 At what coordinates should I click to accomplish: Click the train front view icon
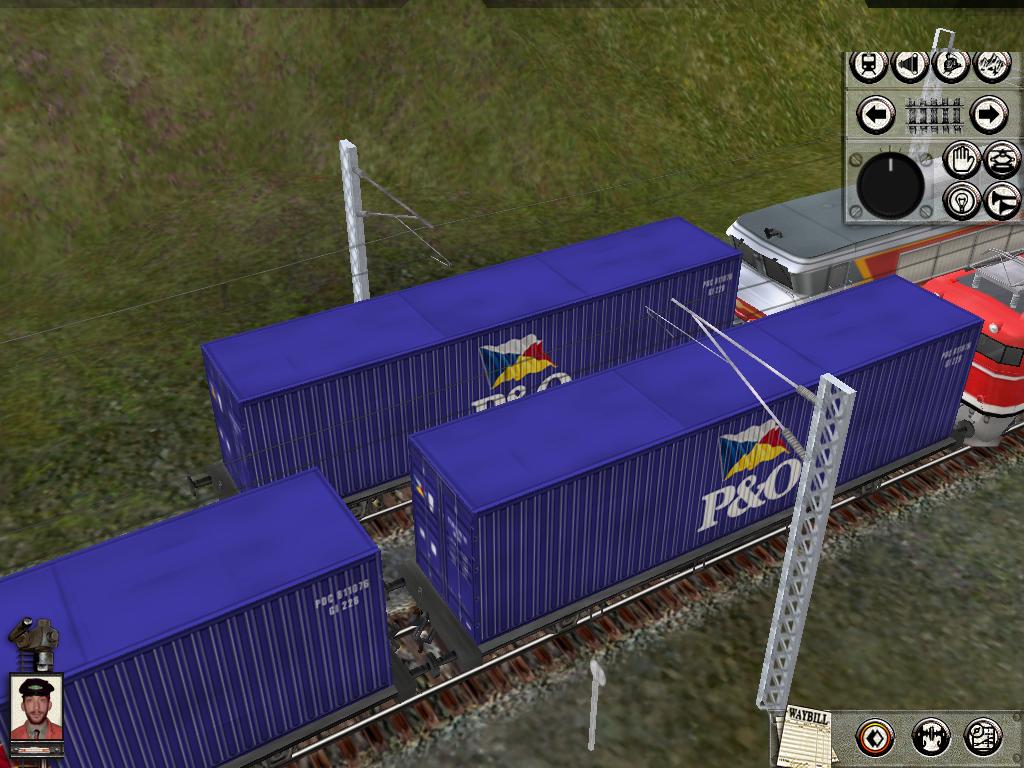tap(869, 65)
